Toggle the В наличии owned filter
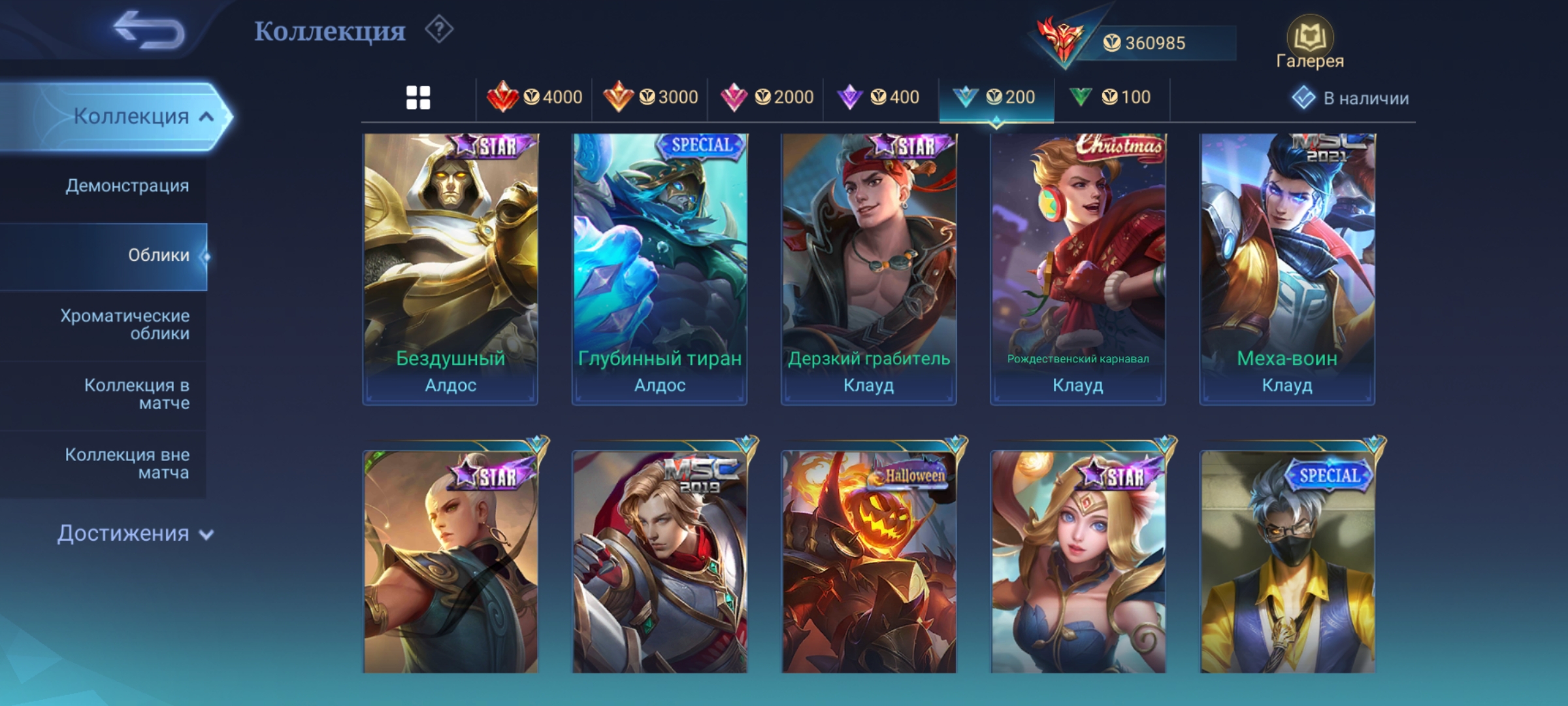 point(1350,98)
